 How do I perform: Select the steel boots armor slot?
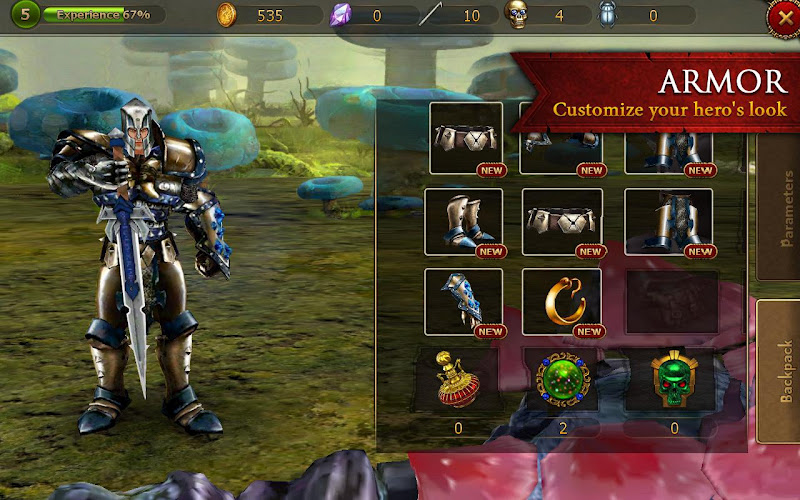point(464,222)
